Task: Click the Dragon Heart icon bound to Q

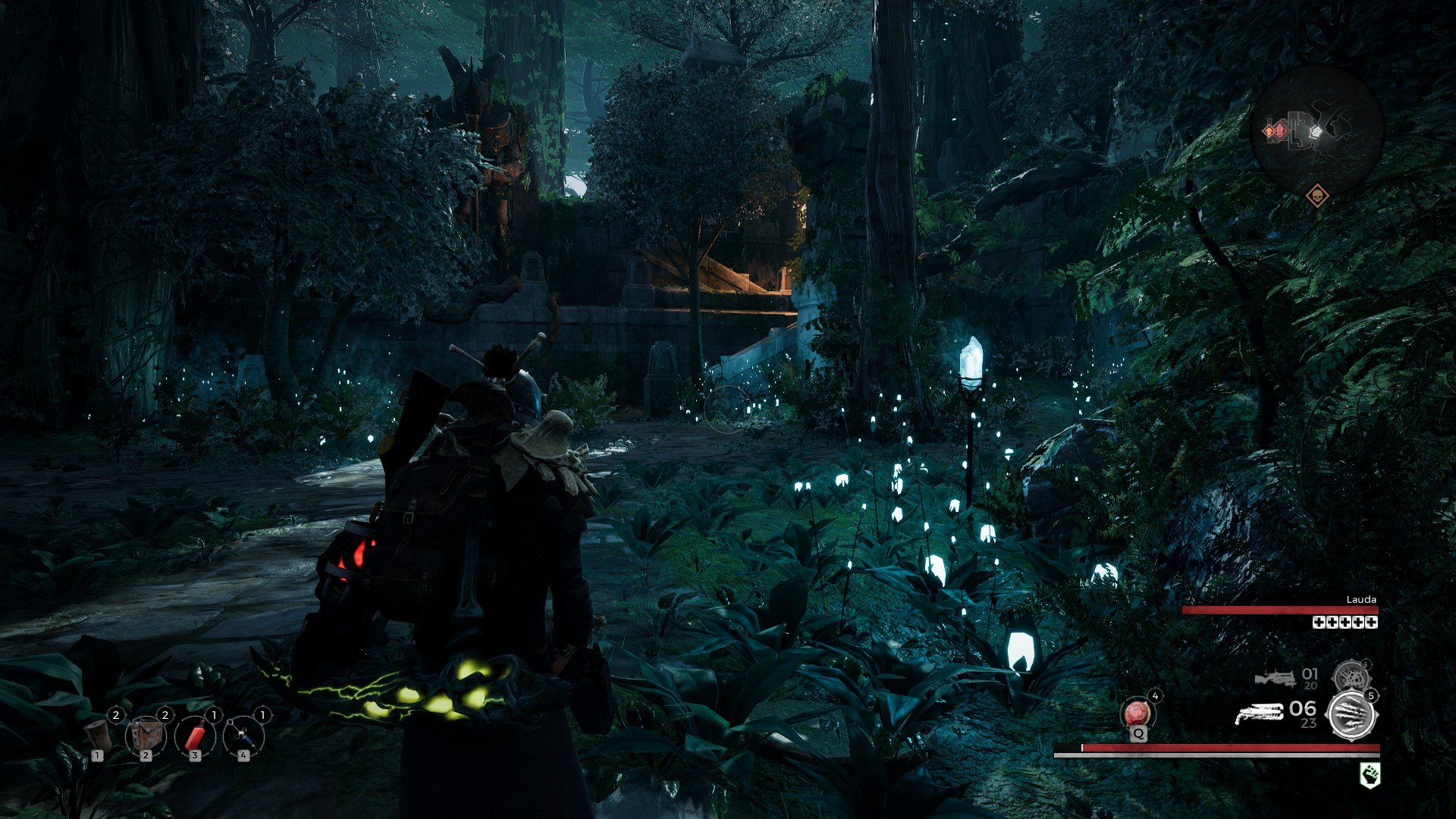Action: [1137, 713]
